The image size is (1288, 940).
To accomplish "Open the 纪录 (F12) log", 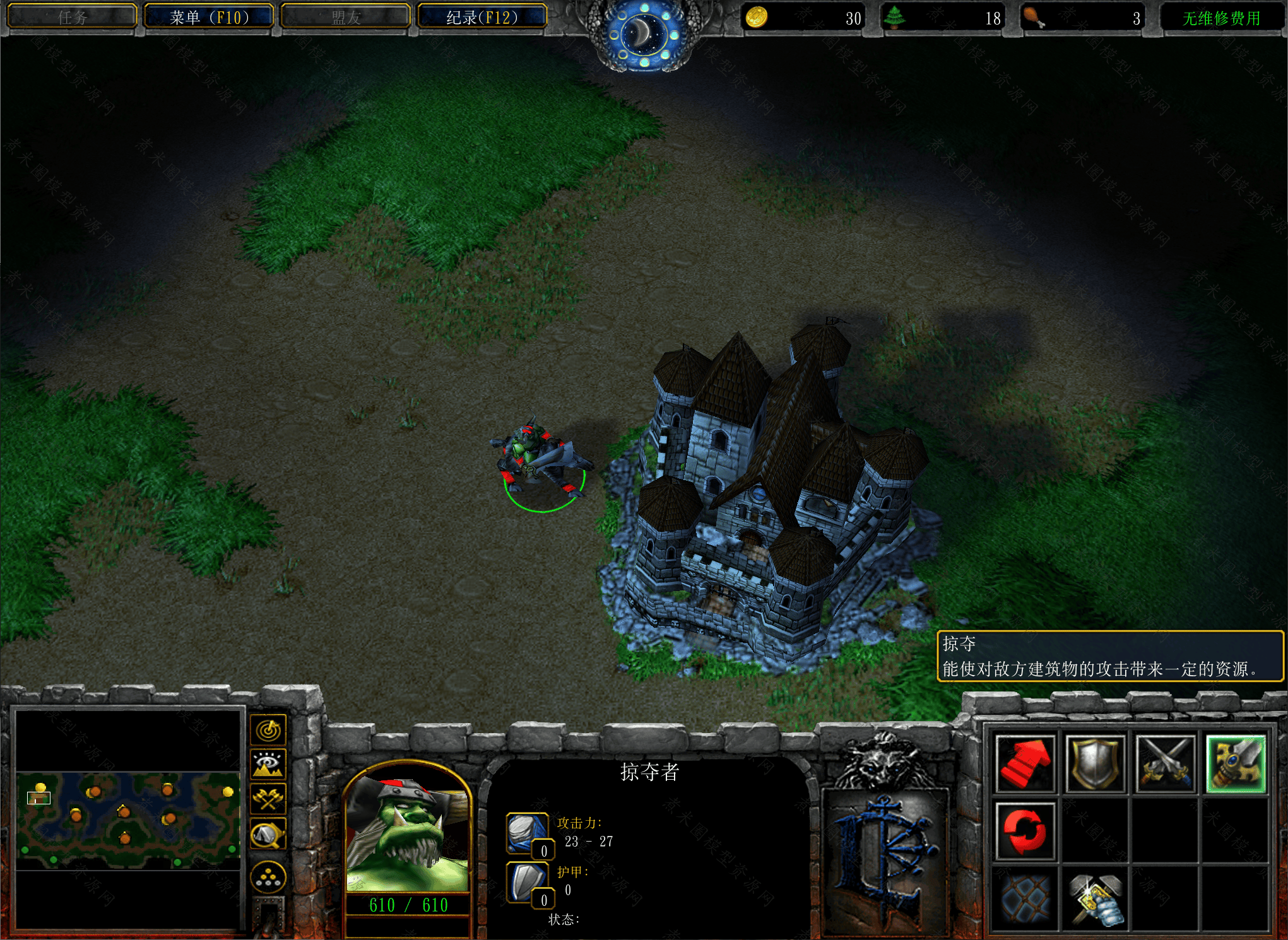I will (x=482, y=17).
